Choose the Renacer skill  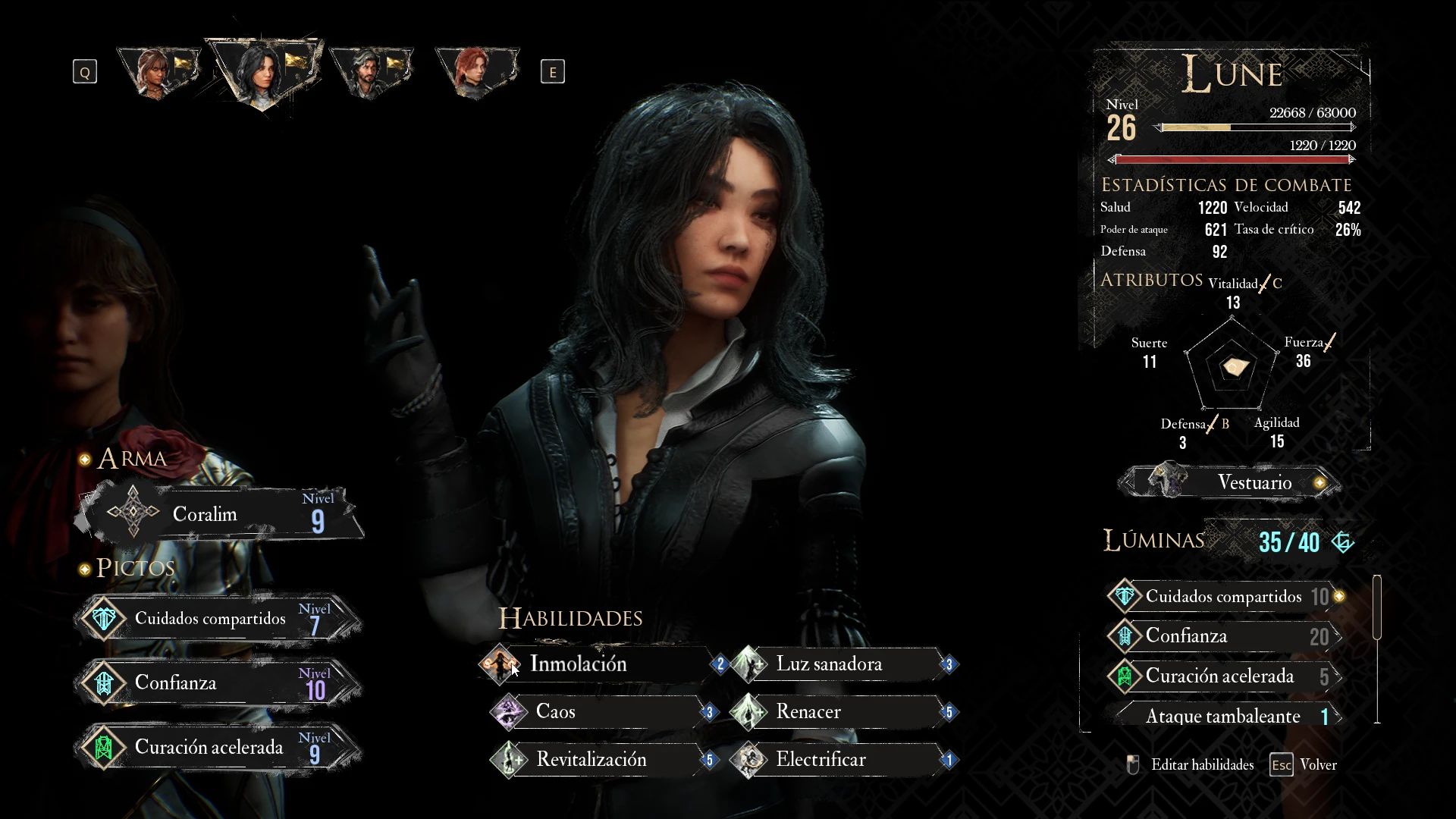pyautogui.click(x=842, y=712)
